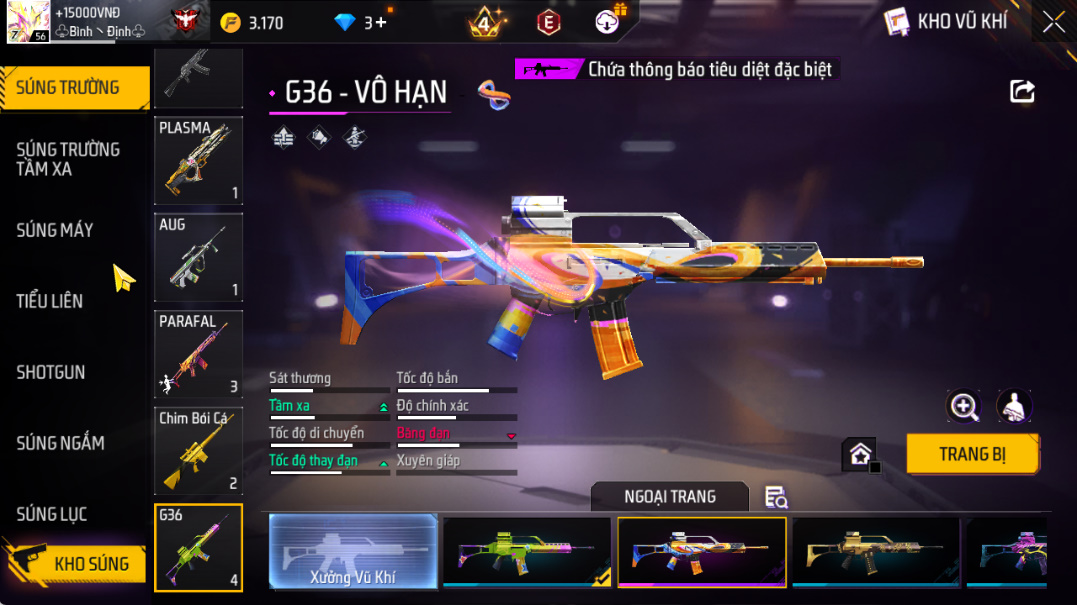Switch to the SHOTGUN category
This screenshot has width=1077, height=605.
tap(51, 372)
